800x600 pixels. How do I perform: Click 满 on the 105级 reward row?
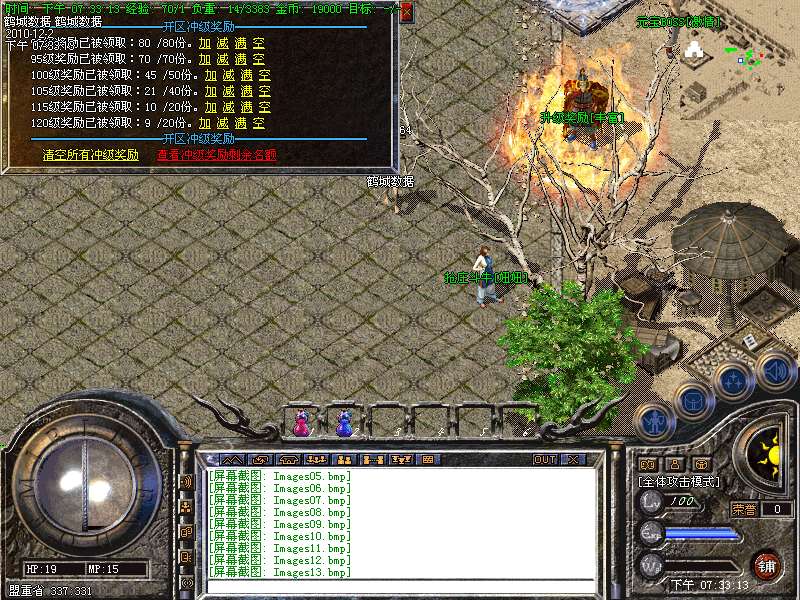click(246, 91)
